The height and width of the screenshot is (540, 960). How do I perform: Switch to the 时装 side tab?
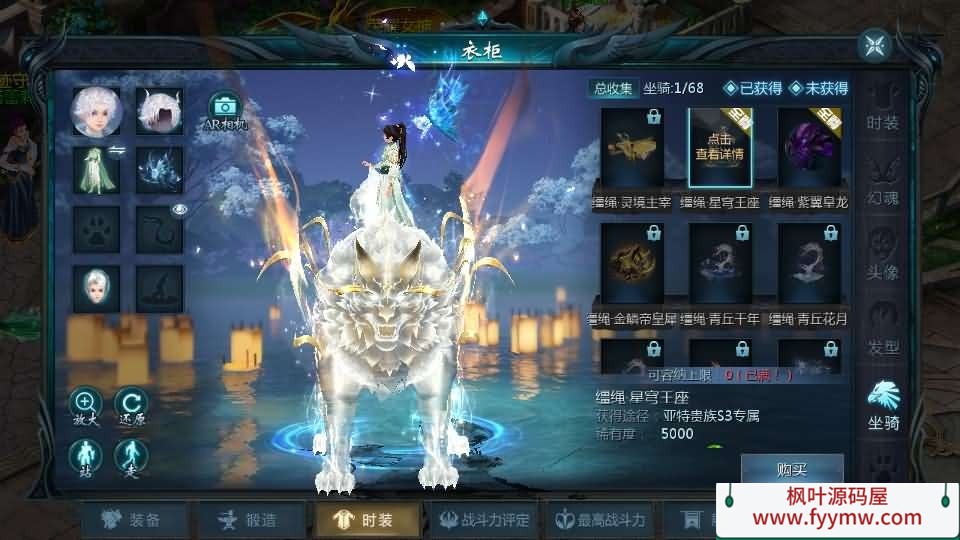[883, 108]
